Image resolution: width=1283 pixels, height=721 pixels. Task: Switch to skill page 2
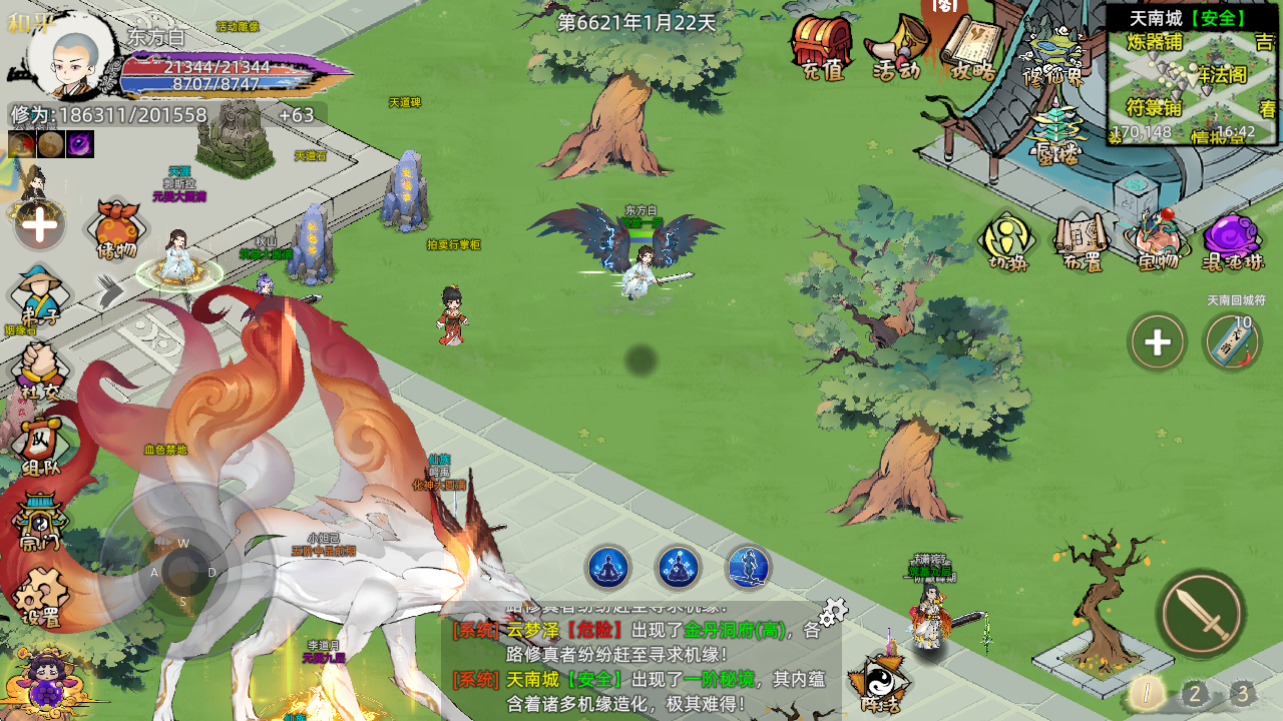[1194, 693]
